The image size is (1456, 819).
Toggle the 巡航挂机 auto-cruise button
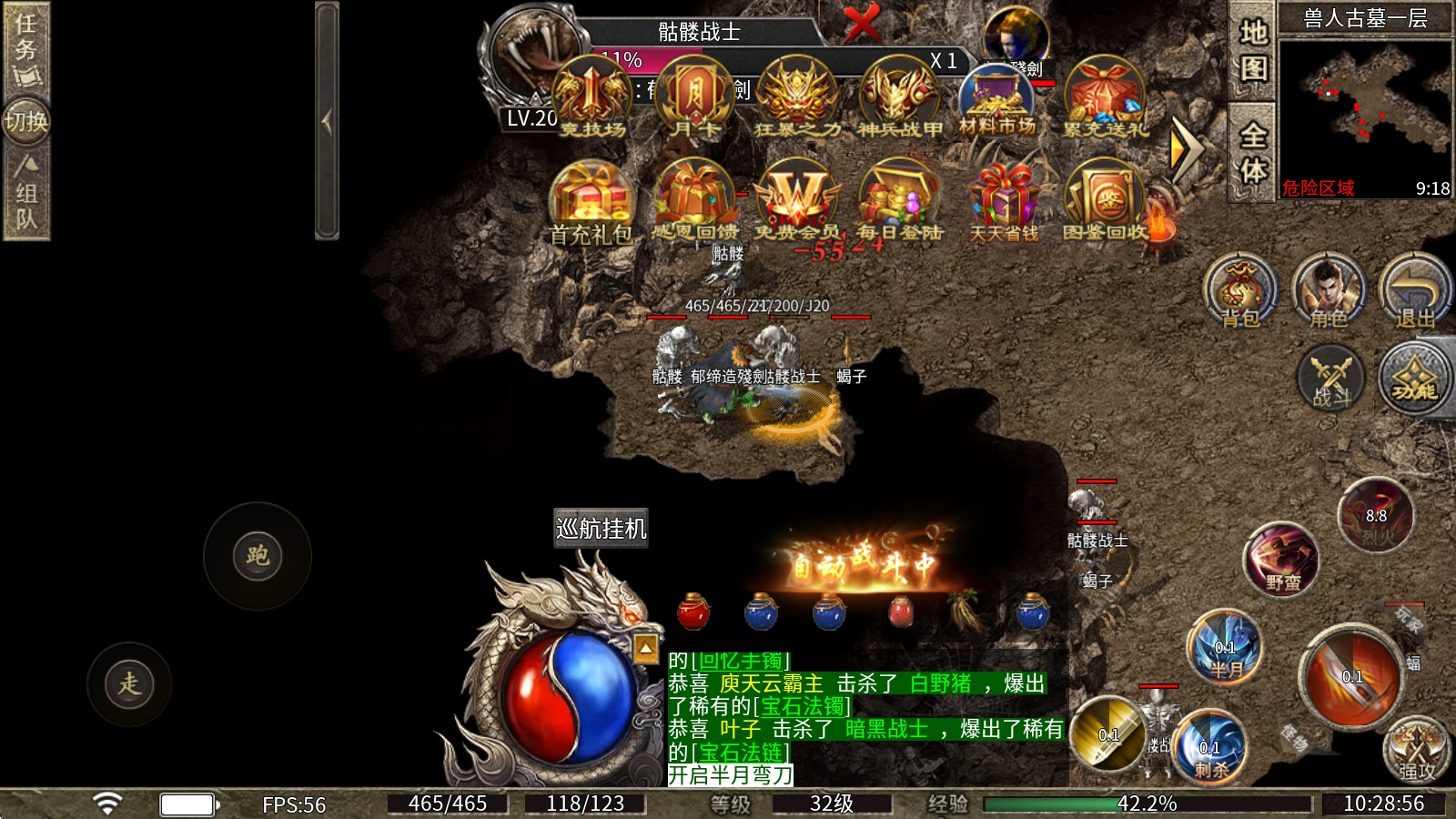601,528
